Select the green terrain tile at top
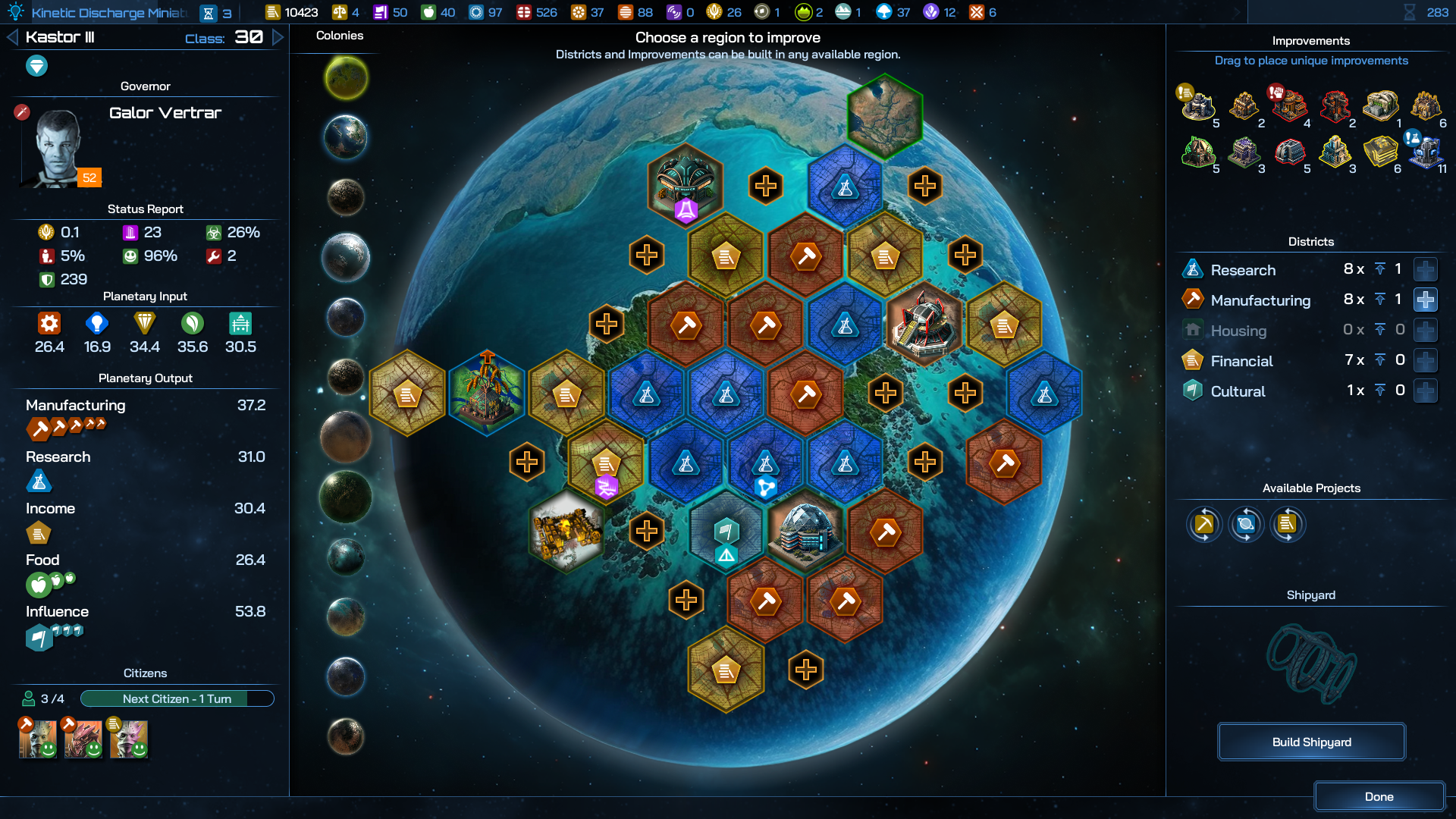 884,117
